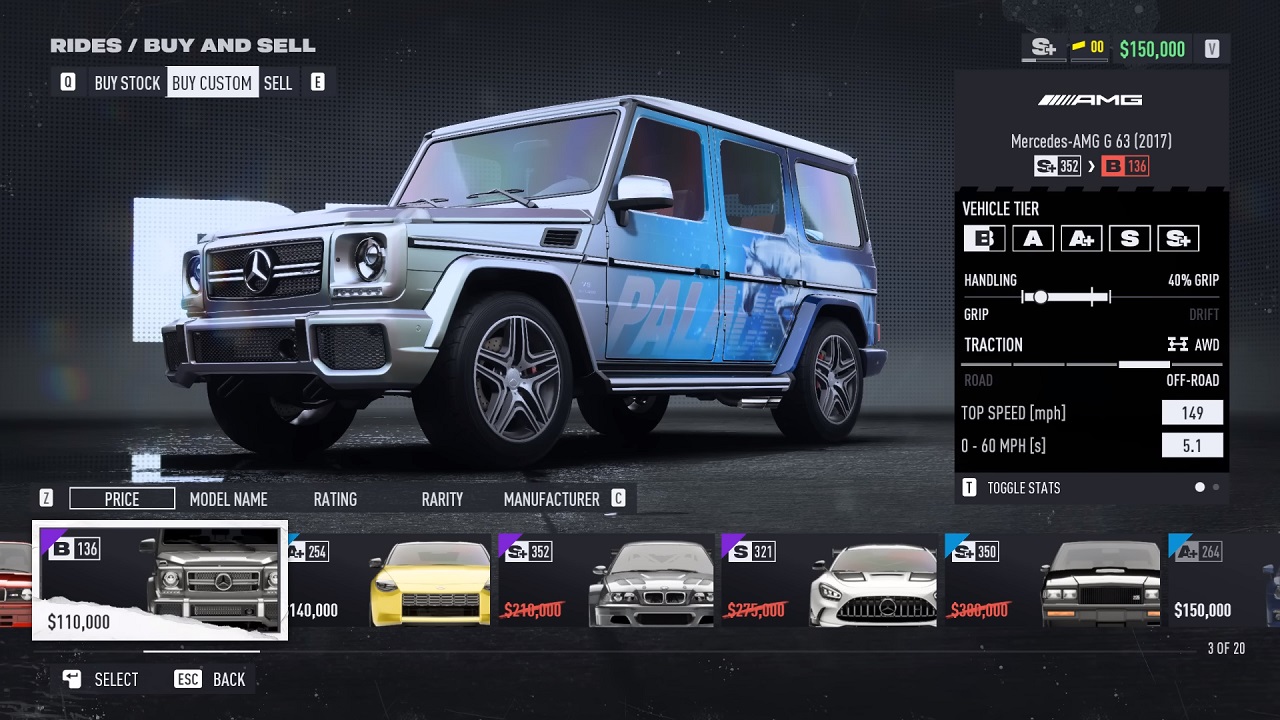Open the Sell tab
Viewport: 1280px width, 720px height.
278,83
